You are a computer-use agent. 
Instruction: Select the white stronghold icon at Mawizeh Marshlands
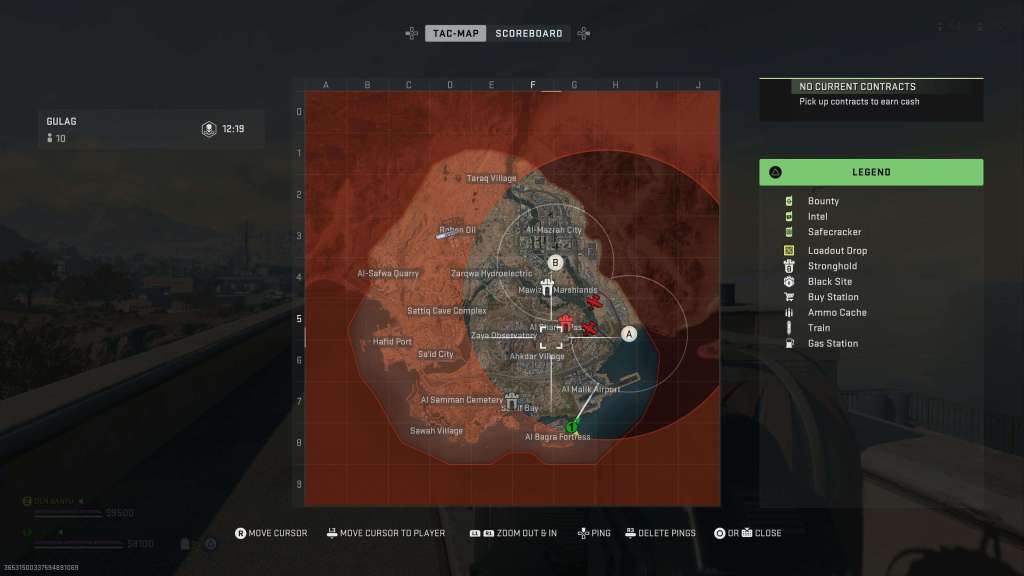(547, 288)
